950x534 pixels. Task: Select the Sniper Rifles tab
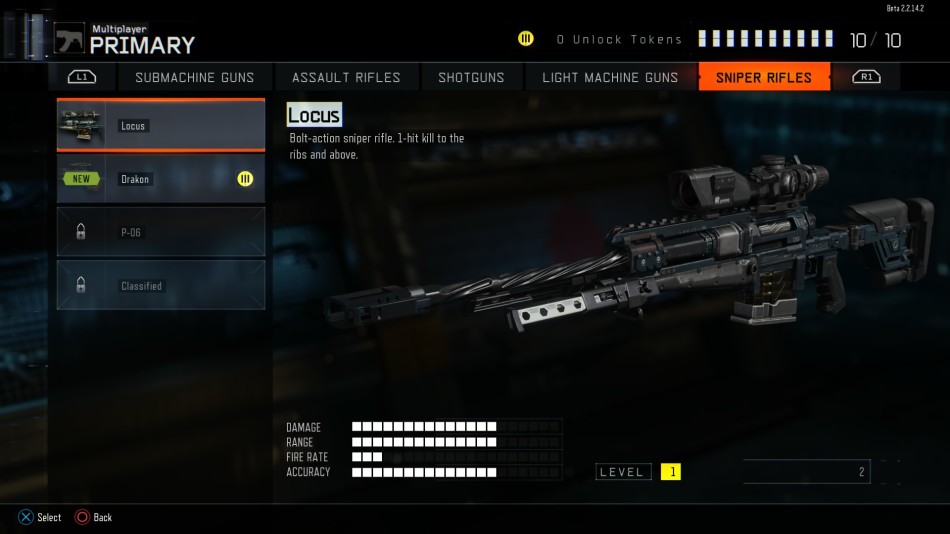coord(764,77)
